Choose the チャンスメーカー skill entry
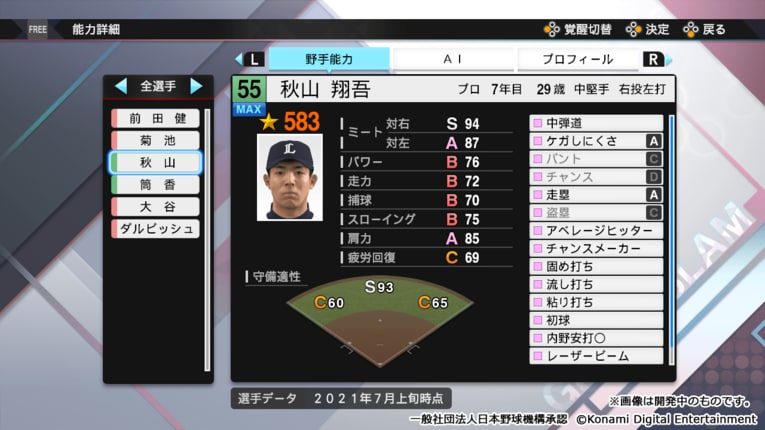The width and height of the screenshot is (765, 430). (x=596, y=248)
